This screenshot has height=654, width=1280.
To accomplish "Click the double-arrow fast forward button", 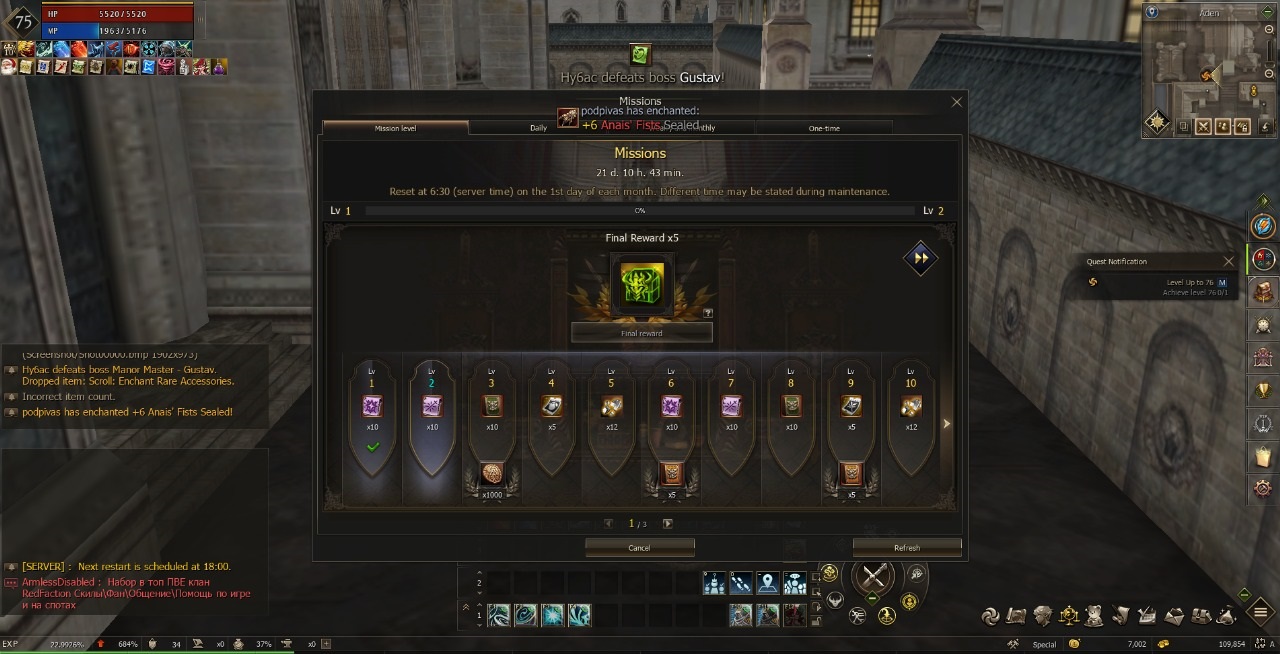I will (x=920, y=258).
